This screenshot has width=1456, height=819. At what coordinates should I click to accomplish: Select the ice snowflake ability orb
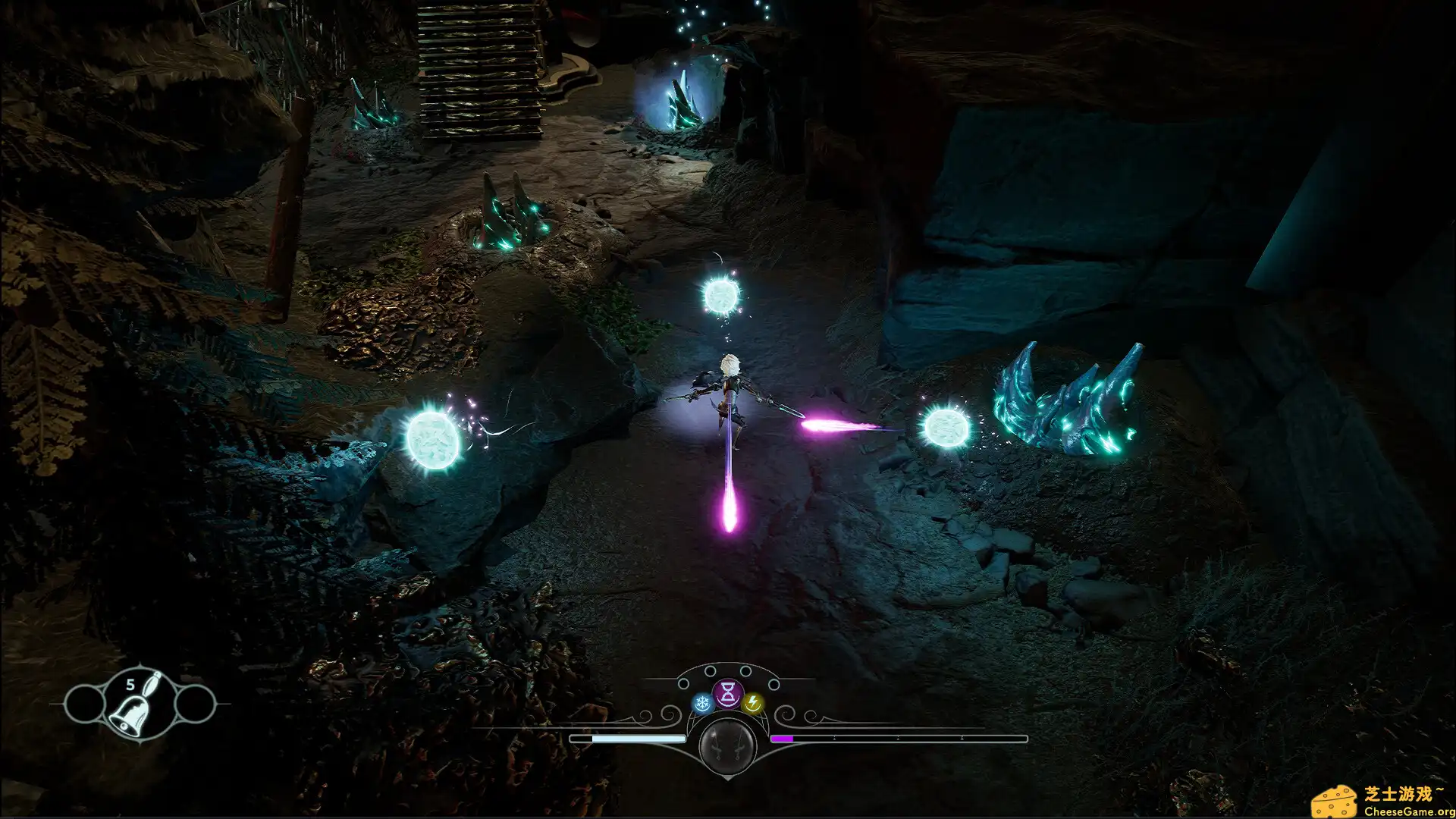click(701, 701)
